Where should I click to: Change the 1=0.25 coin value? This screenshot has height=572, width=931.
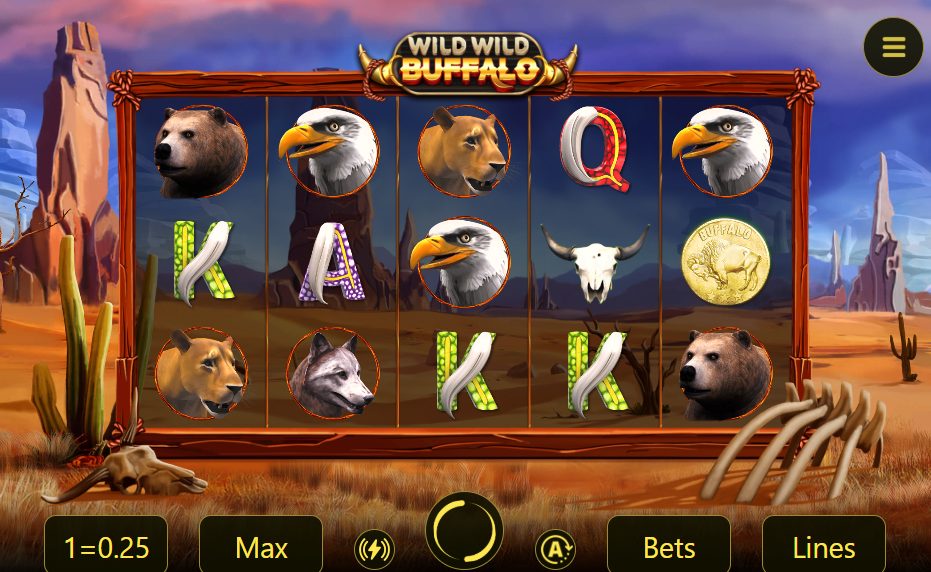pos(106,547)
